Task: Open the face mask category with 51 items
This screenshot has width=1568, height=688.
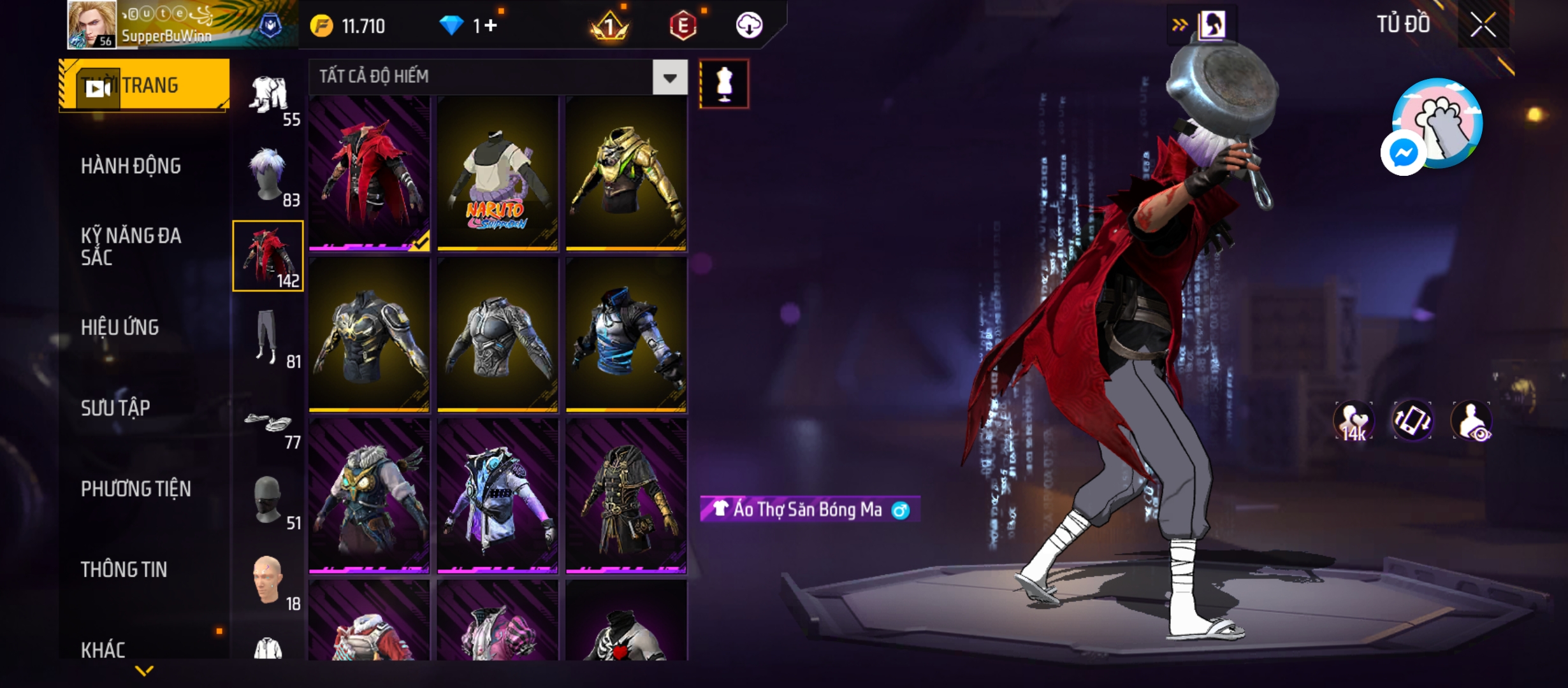Action: coord(268,501)
